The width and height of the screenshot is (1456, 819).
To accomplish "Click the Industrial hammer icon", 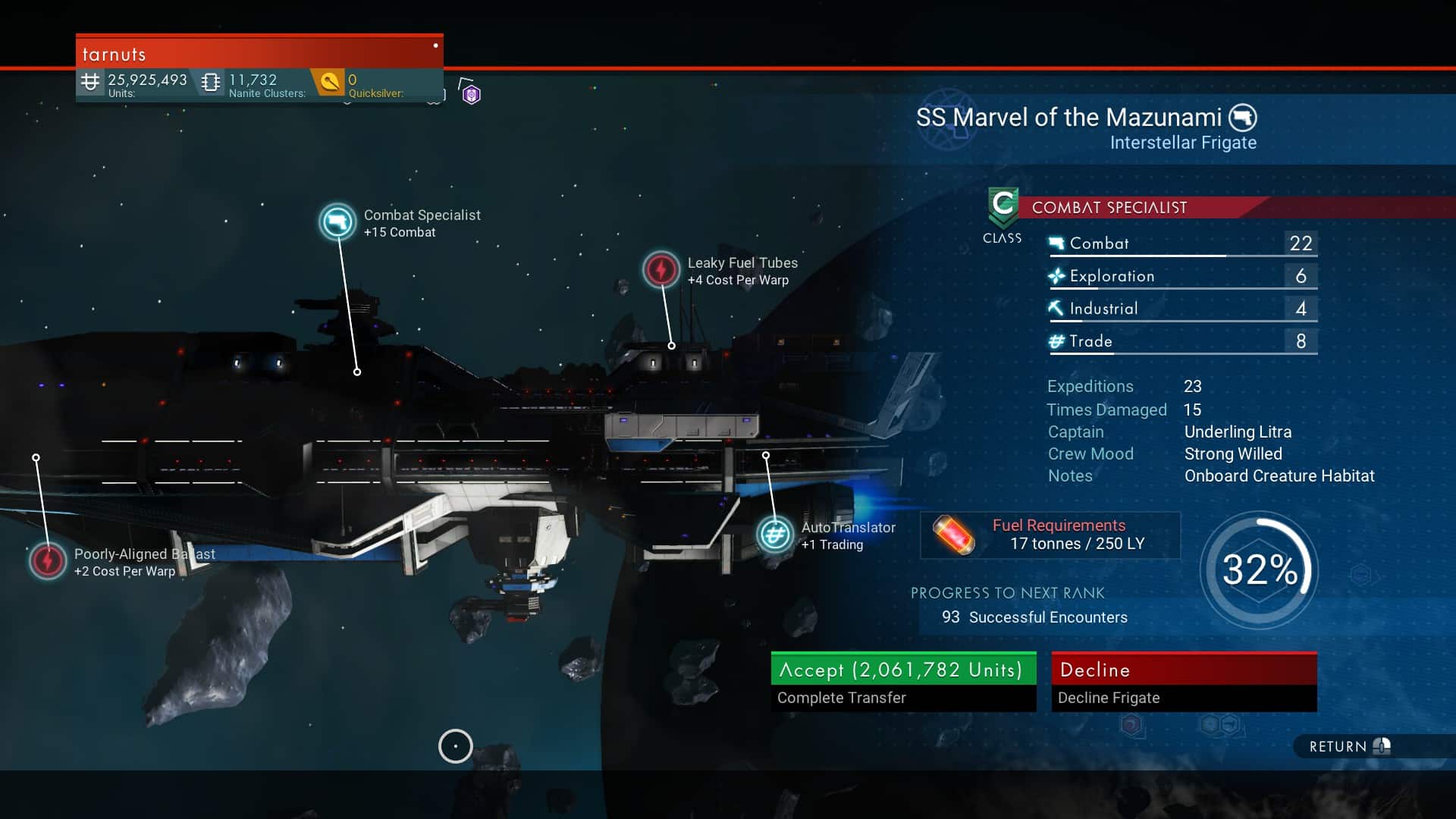I will 1056,308.
